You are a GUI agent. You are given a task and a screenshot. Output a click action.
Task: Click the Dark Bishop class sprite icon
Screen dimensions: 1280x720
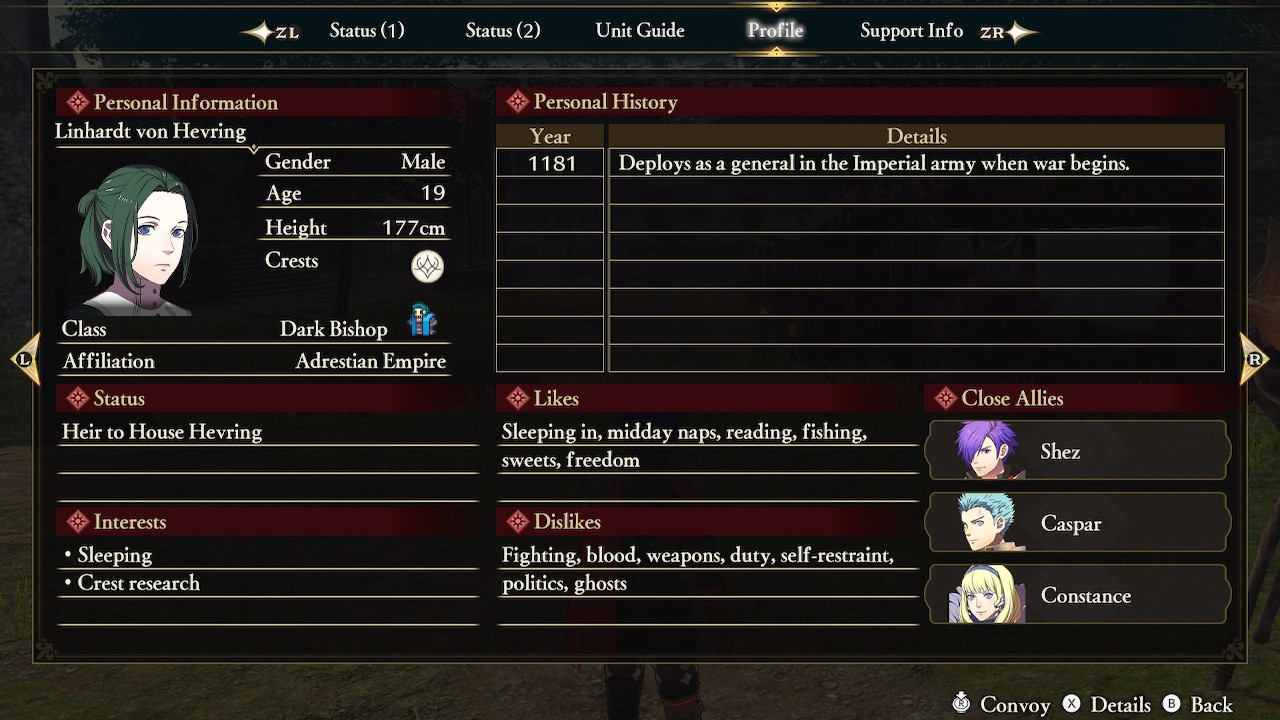423,322
